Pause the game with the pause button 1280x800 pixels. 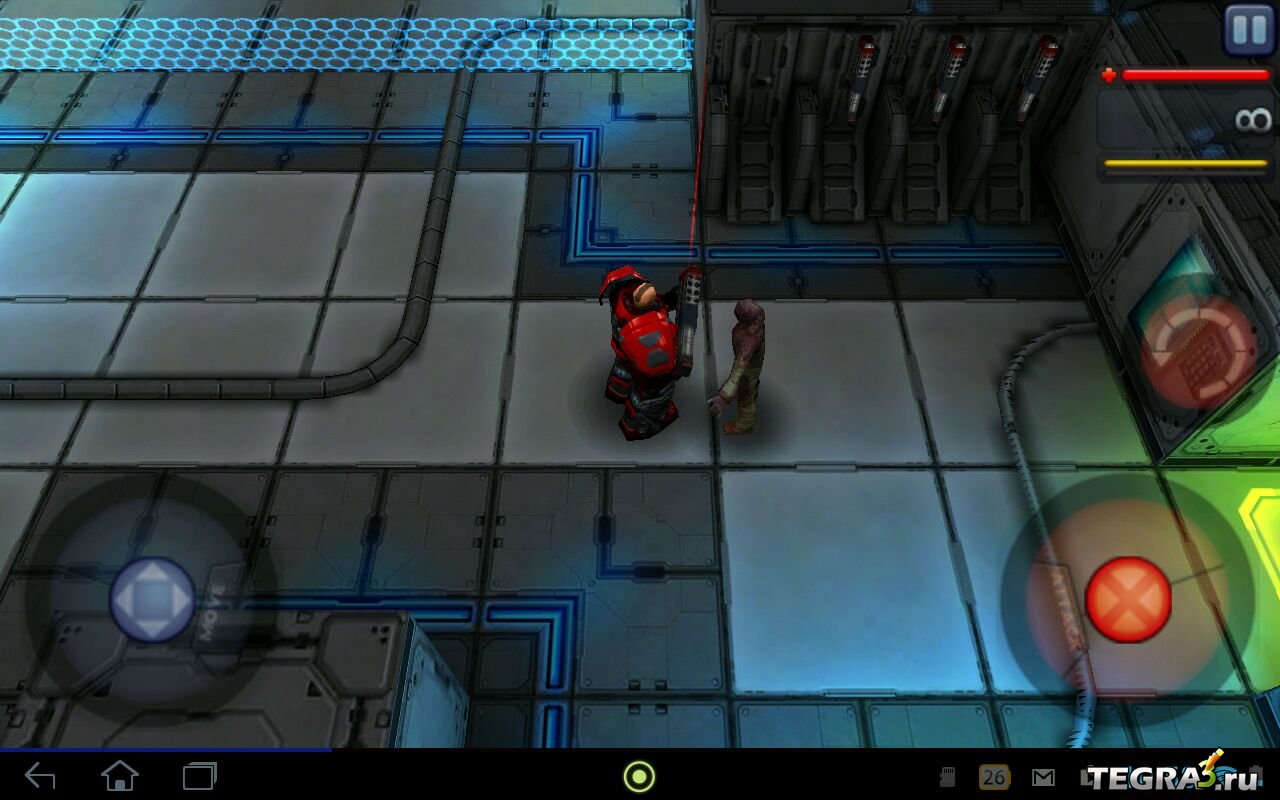1249,30
